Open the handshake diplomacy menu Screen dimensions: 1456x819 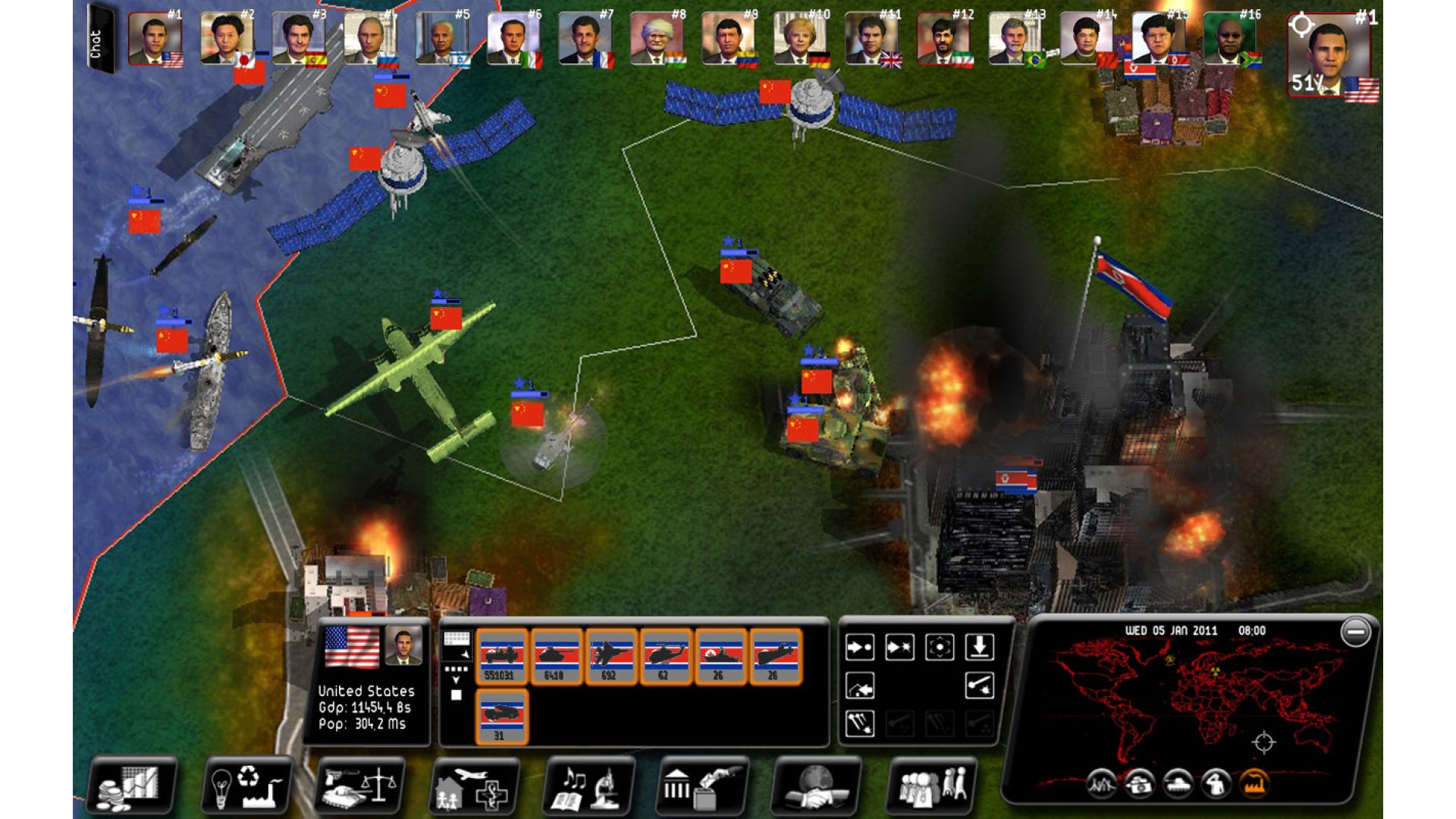[816, 786]
